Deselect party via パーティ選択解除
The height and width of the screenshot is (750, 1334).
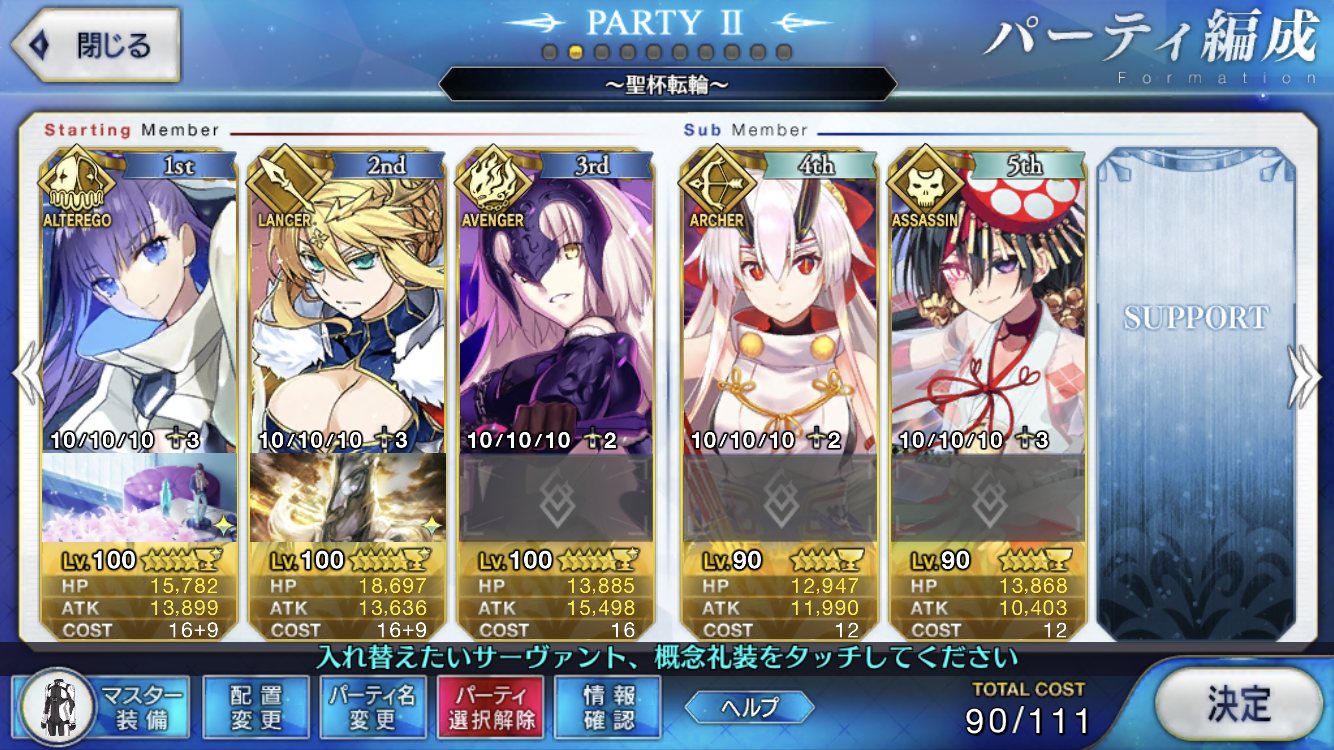(x=490, y=707)
